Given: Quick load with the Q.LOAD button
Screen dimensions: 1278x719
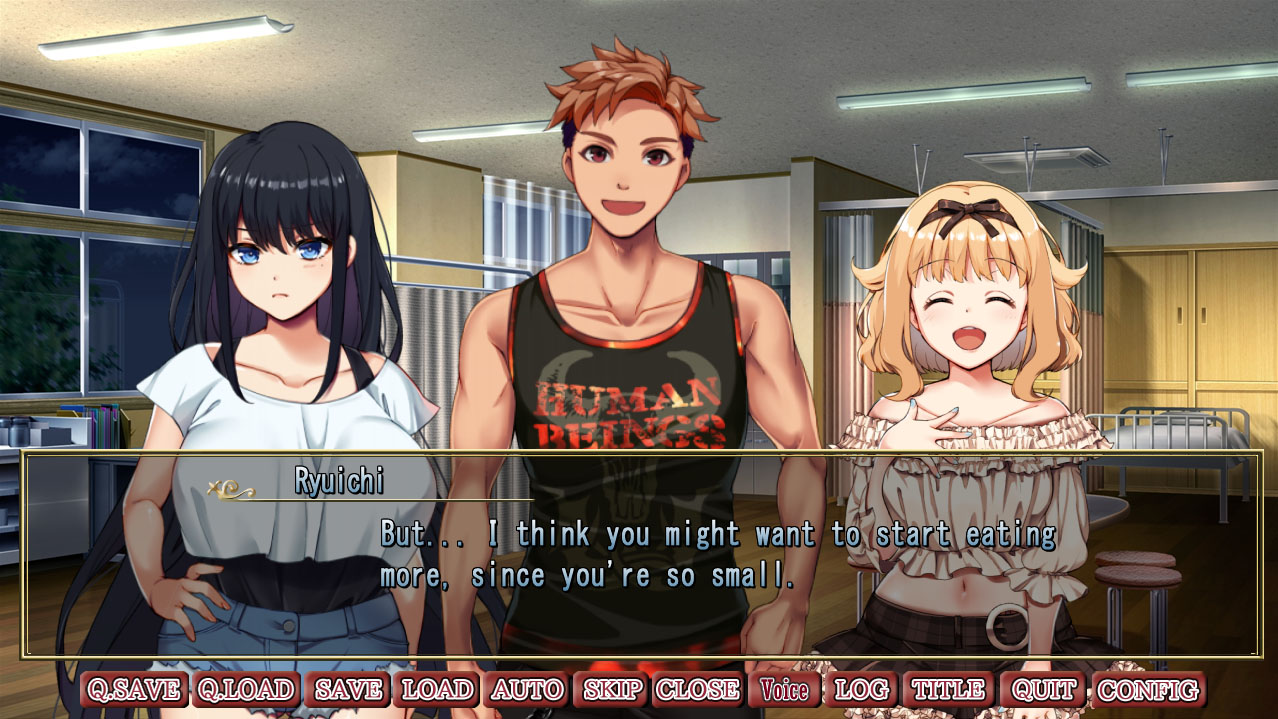Looking at the screenshot, I should (246, 690).
